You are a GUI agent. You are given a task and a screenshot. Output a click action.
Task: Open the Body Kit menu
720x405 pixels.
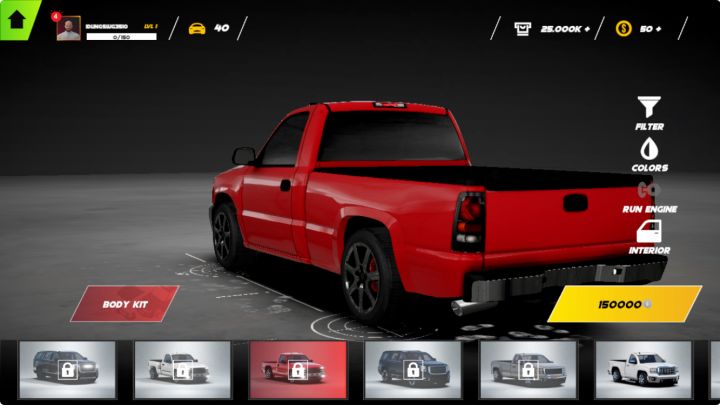(124, 303)
